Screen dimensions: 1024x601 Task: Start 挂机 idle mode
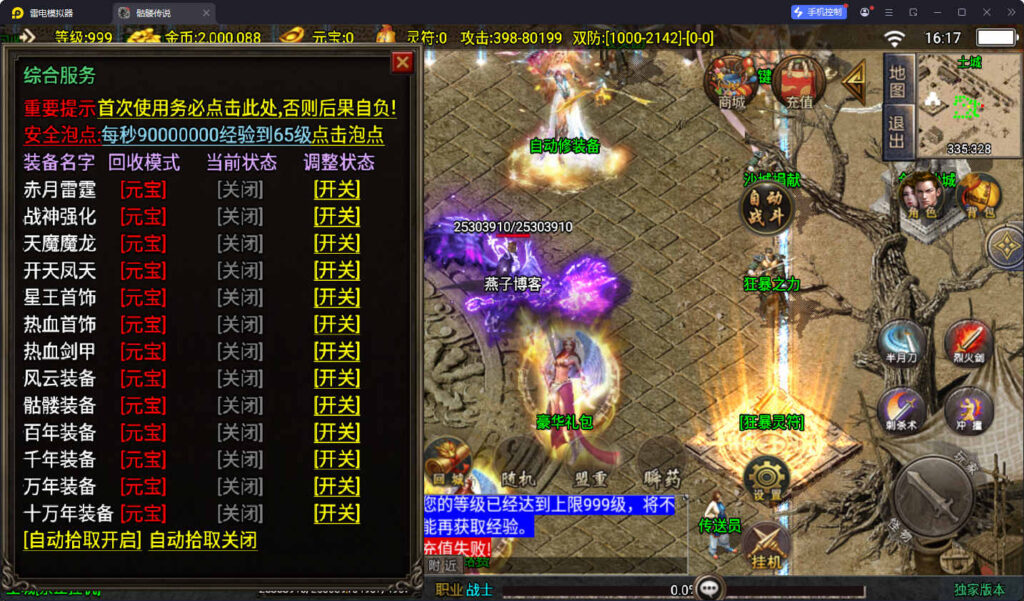(x=767, y=547)
